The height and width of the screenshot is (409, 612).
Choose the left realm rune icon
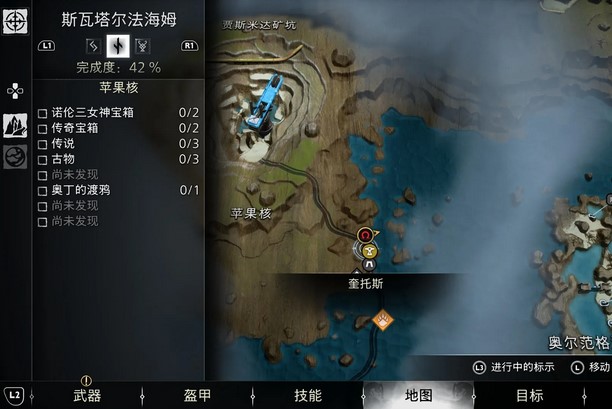coord(93,45)
